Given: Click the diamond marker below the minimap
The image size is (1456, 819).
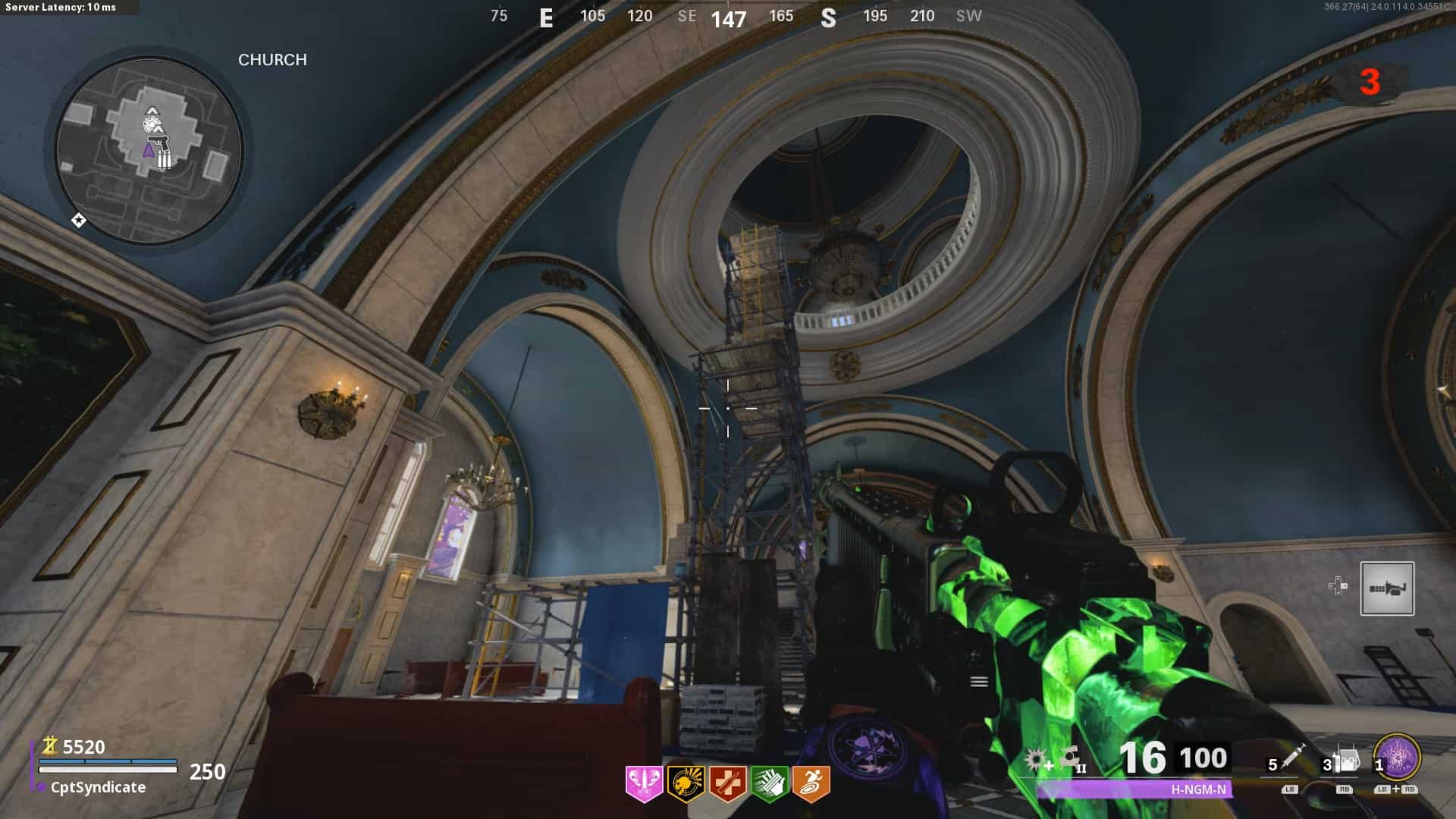Looking at the screenshot, I should (x=78, y=221).
